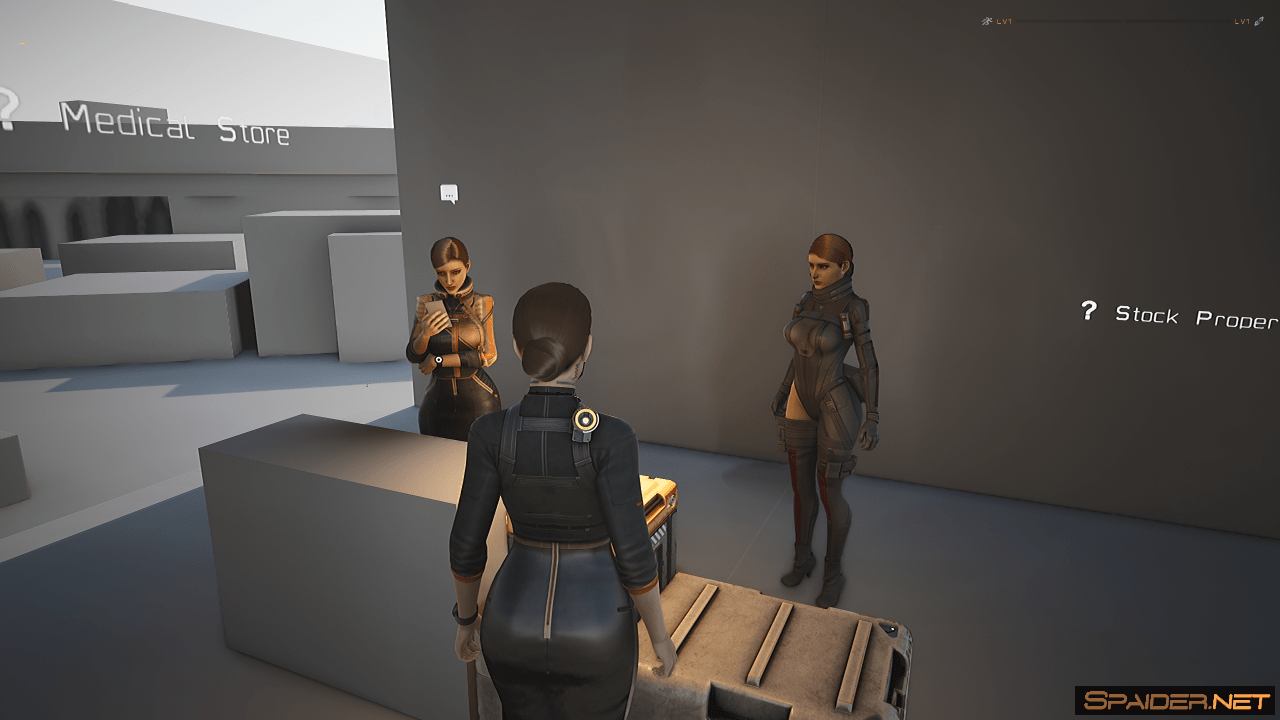Click the left experience progress bar

tap(1070, 21)
